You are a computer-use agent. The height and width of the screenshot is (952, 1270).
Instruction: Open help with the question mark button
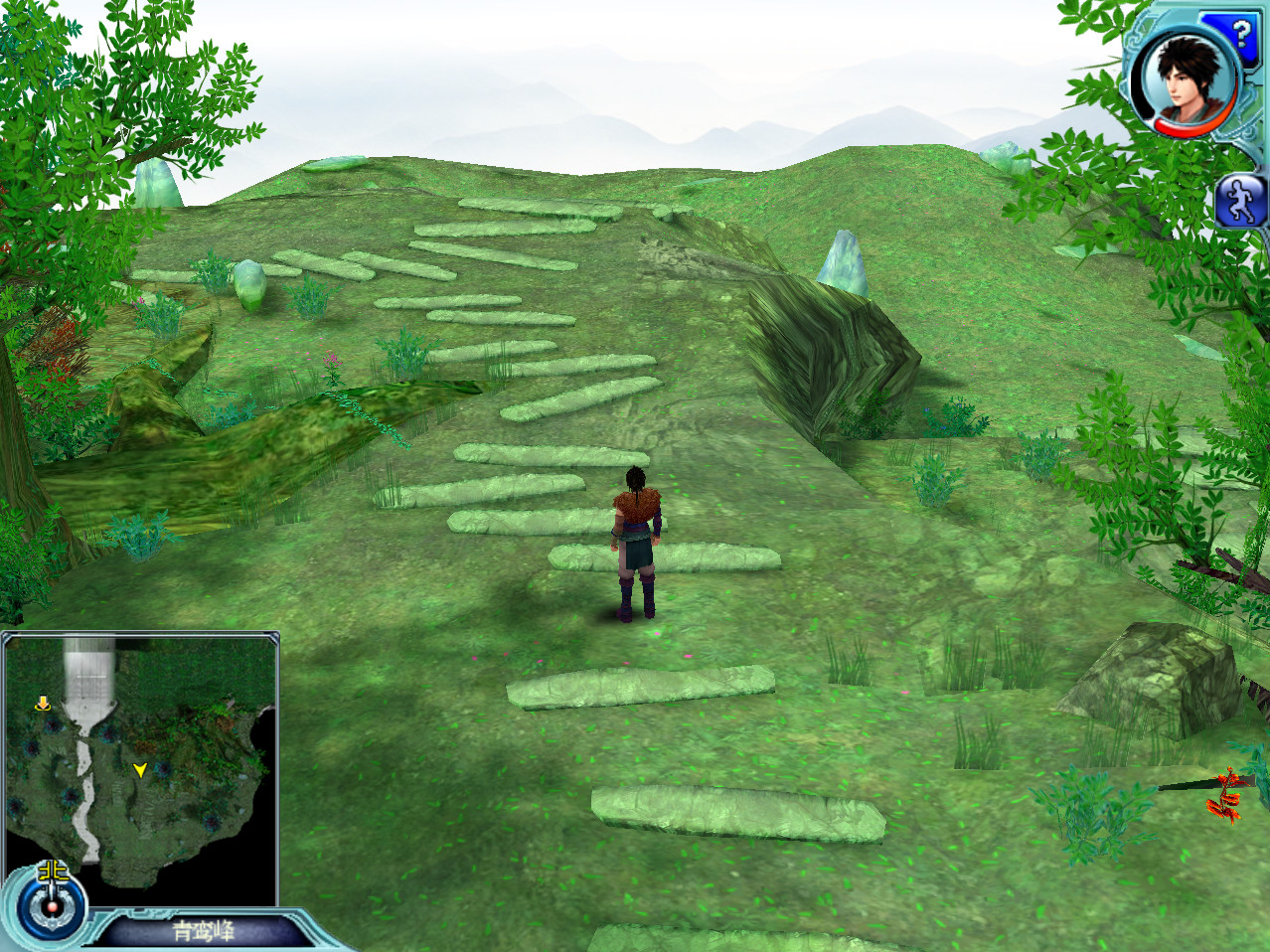pyautogui.click(x=1240, y=35)
